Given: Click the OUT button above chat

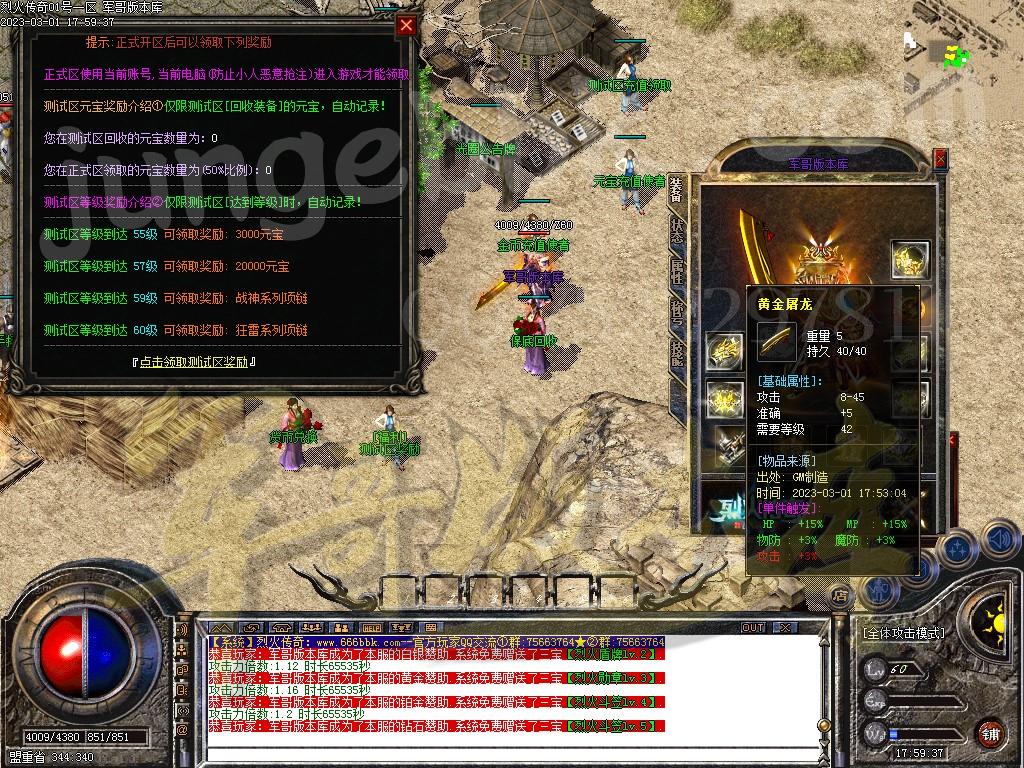Looking at the screenshot, I should [x=752, y=628].
